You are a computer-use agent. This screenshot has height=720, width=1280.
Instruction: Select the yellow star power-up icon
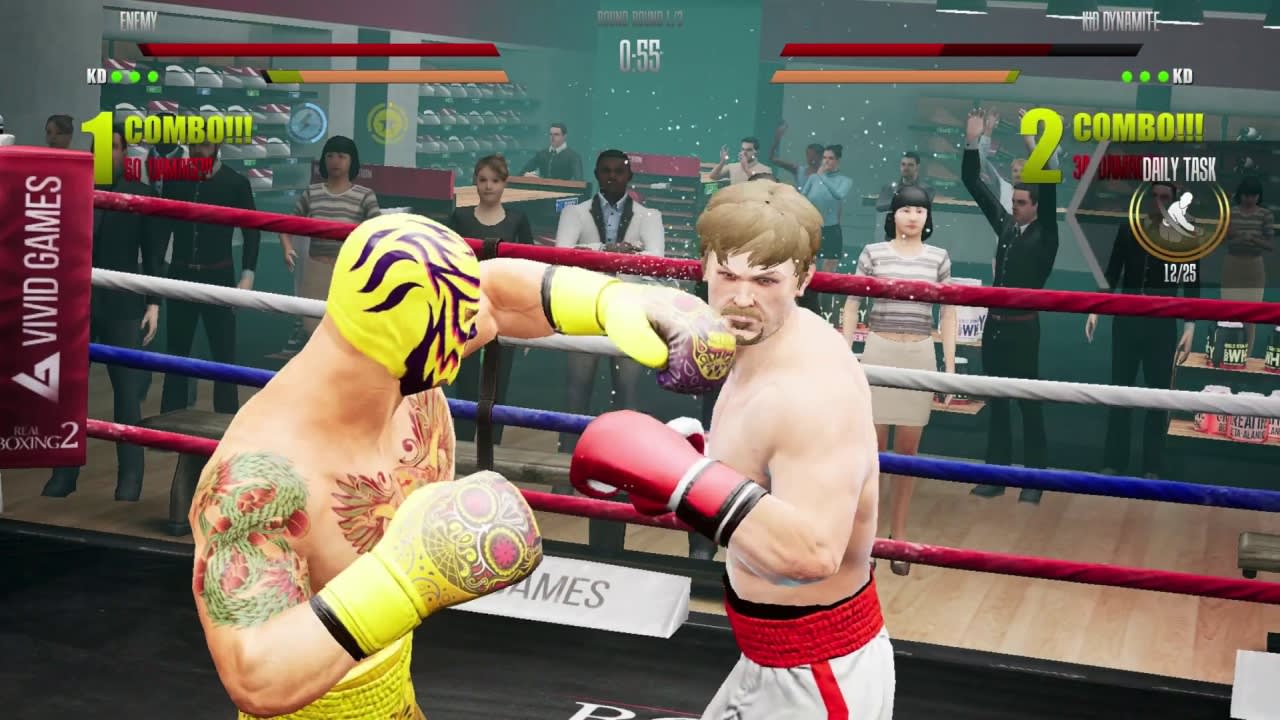tap(388, 123)
